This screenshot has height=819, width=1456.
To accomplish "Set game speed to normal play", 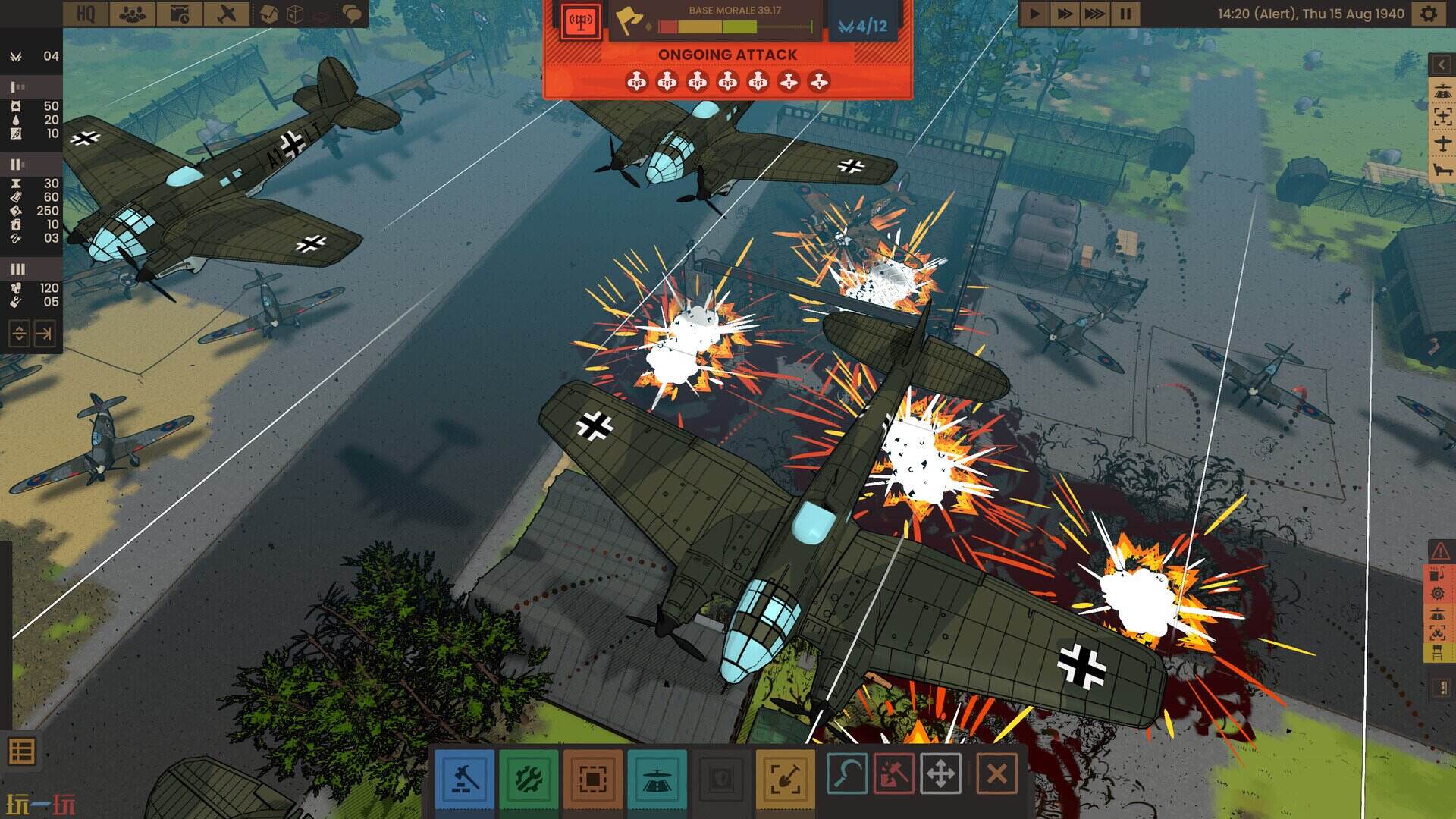I will (x=1034, y=14).
